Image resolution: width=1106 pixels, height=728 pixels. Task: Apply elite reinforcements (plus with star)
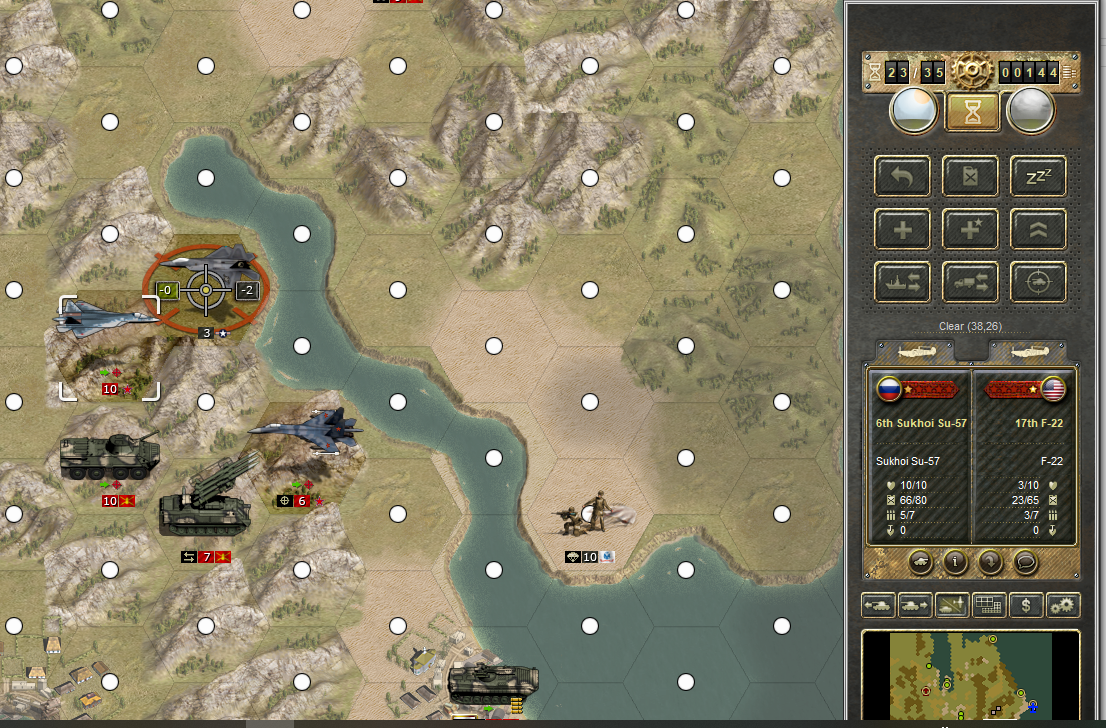point(970,230)
